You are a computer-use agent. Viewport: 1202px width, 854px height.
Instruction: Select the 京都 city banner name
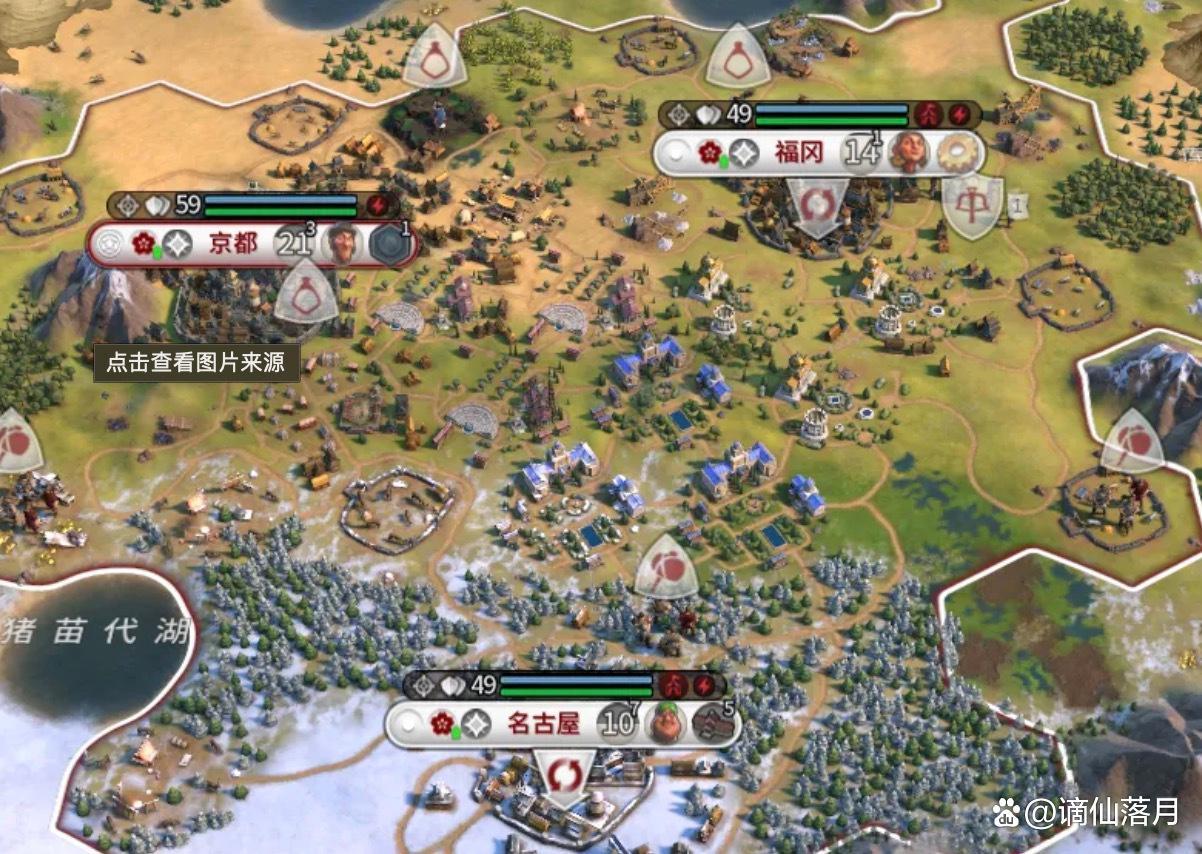coord(233,243)
